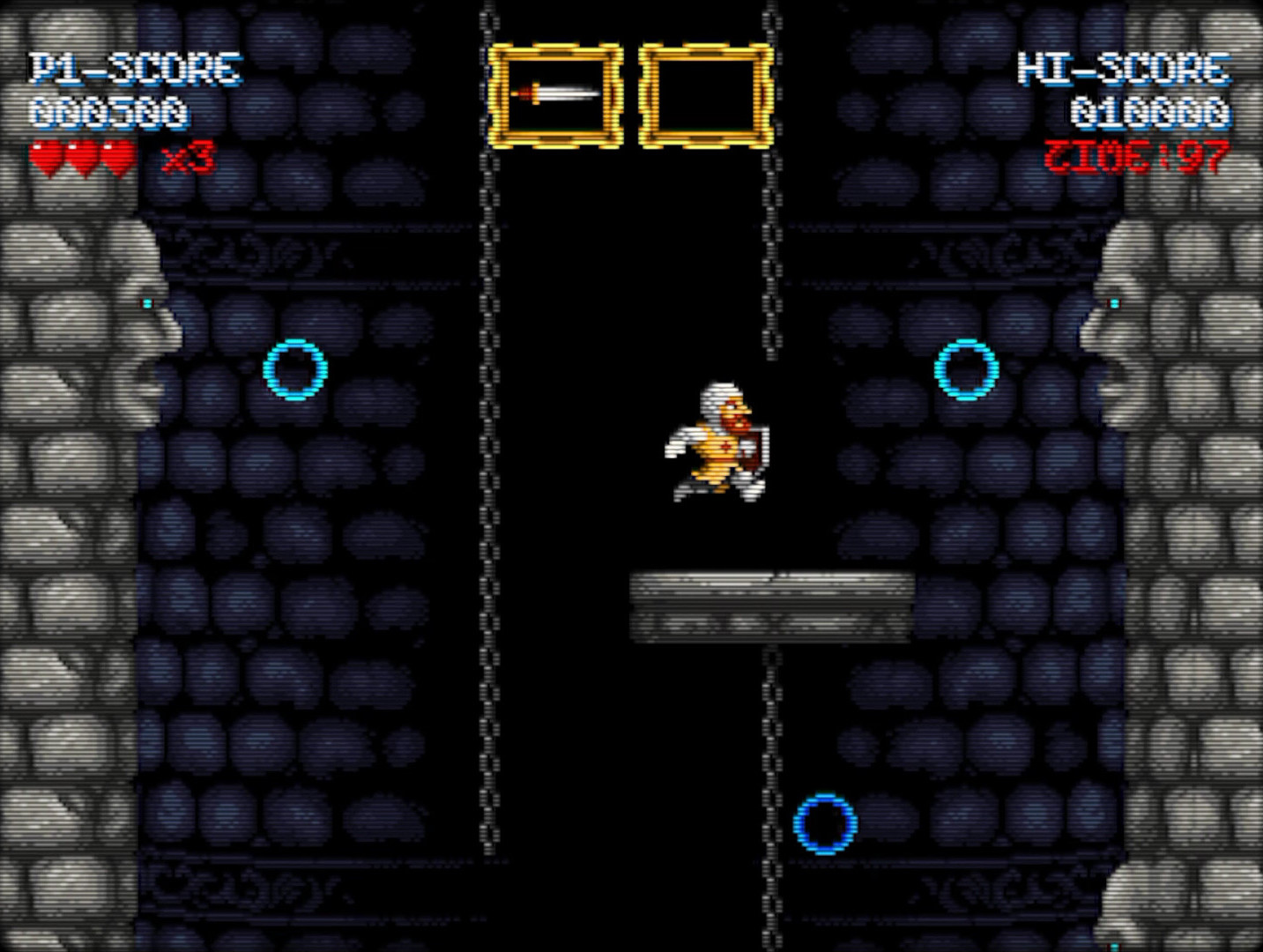Click the cyan ring on the right wall

(x=964, y=369)
